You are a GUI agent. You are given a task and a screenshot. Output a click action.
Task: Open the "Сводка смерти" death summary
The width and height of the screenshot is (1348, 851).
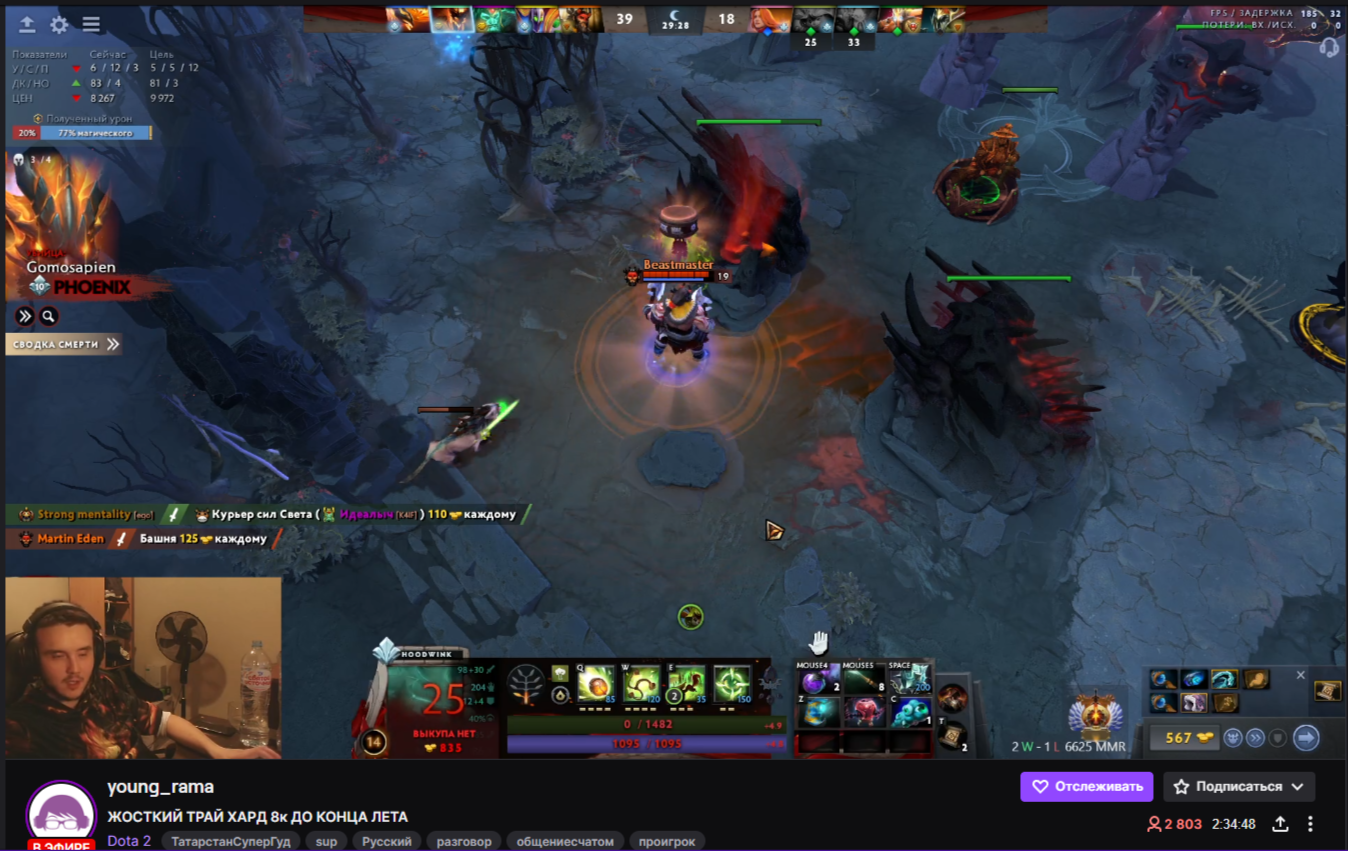[x=65, y=344]
